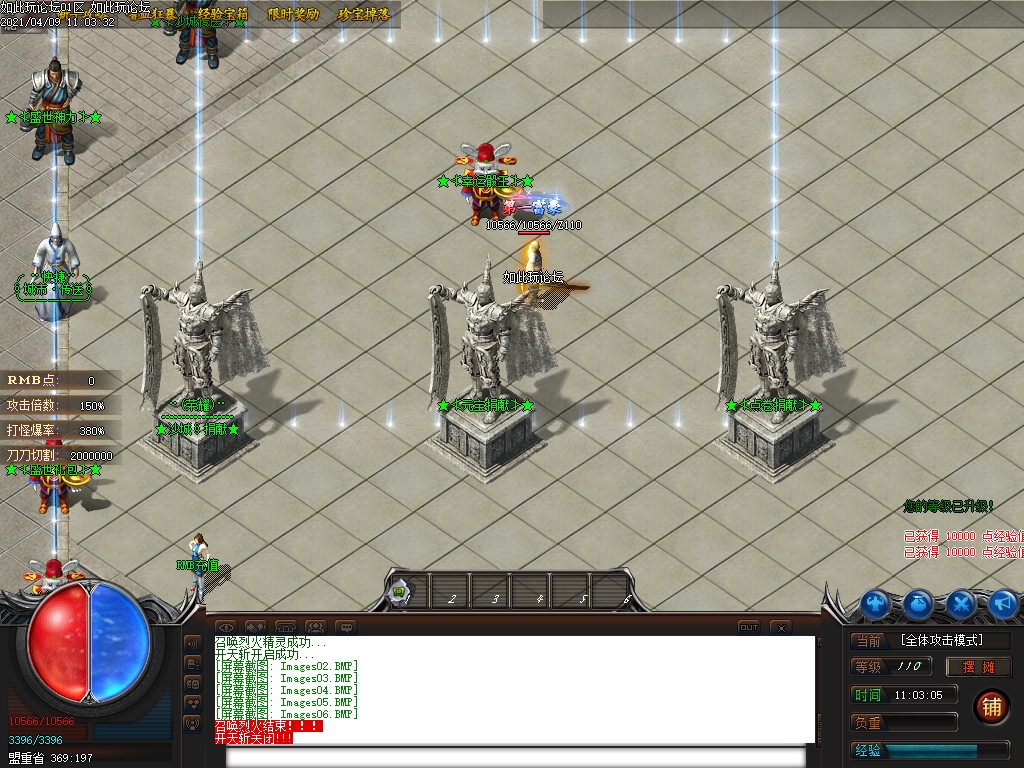Screen dimensions: 1024x768
Task: Change the 全体攻击模式 attack mode
Action: [x=940, y=640]
